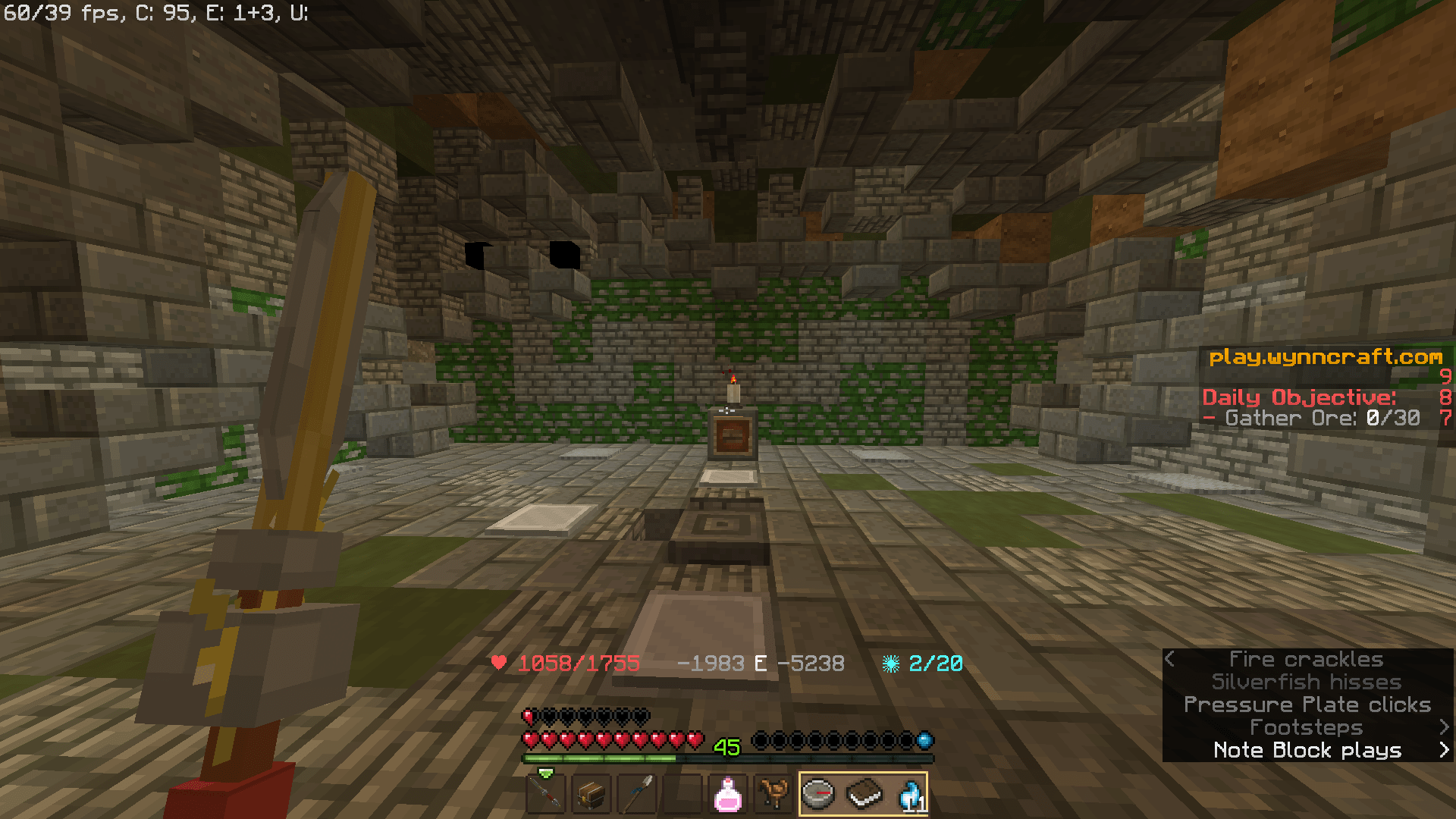The height and width of the screenshot is (819, 1456).
Task: Select the horse saddle item in the hotbar
Action: (x=773, y=794)
